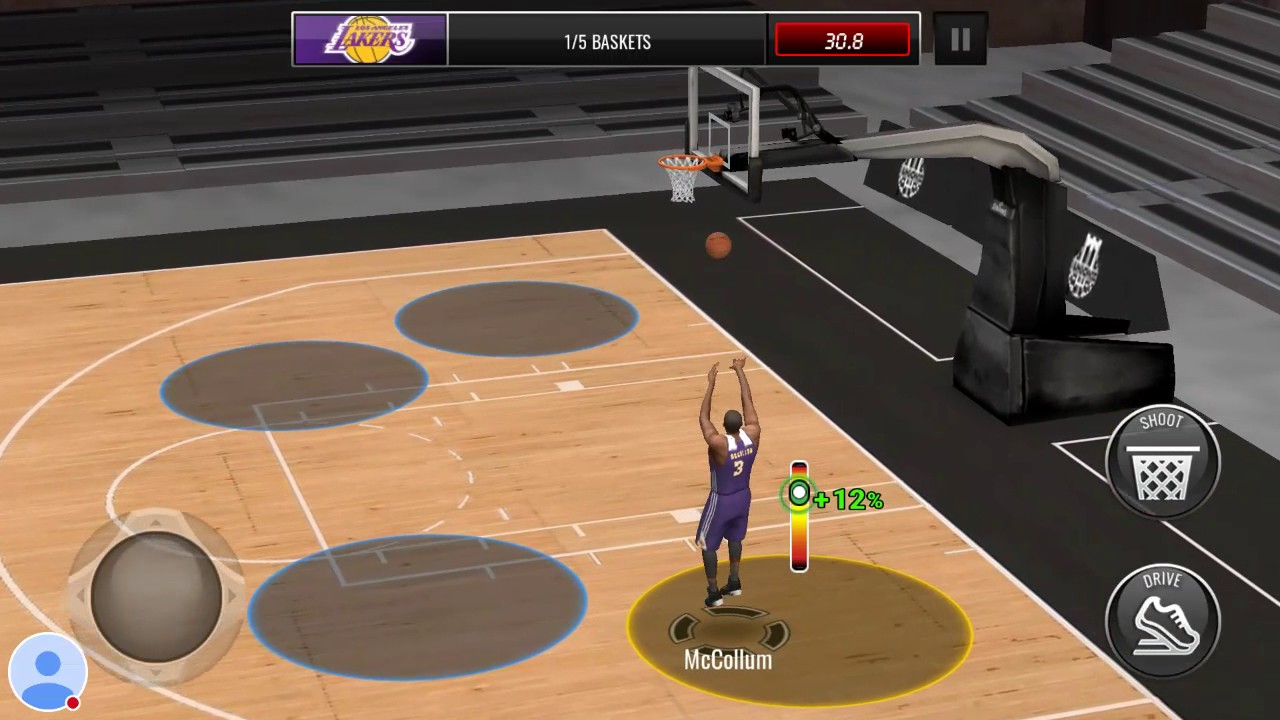
Task: Tap the top blue hotspot circle
Action: [516, 318]
